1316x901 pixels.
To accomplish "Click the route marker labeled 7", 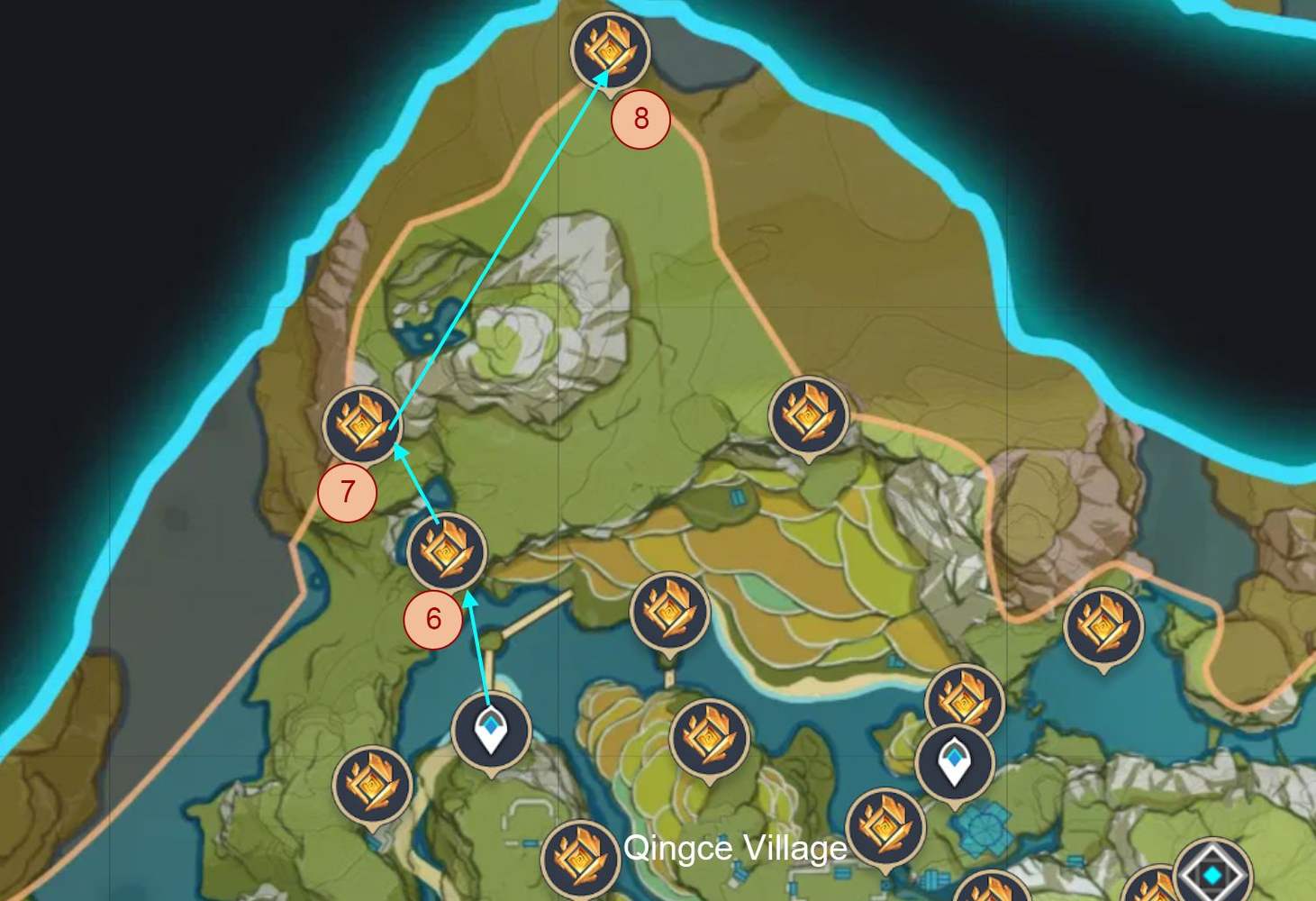I will click(x=345, y=492).
